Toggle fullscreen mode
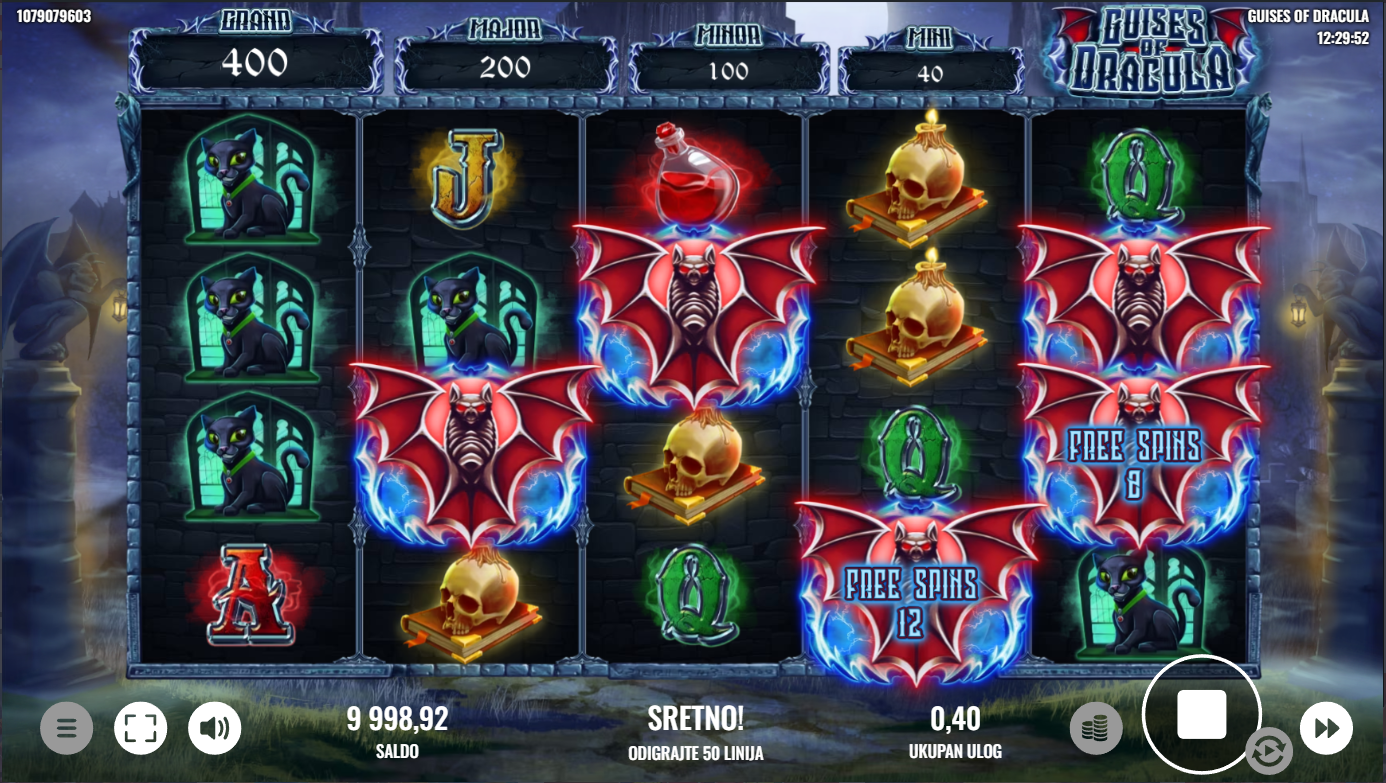Viewport: 1386px width, 783px height. [x=140, y=728]
